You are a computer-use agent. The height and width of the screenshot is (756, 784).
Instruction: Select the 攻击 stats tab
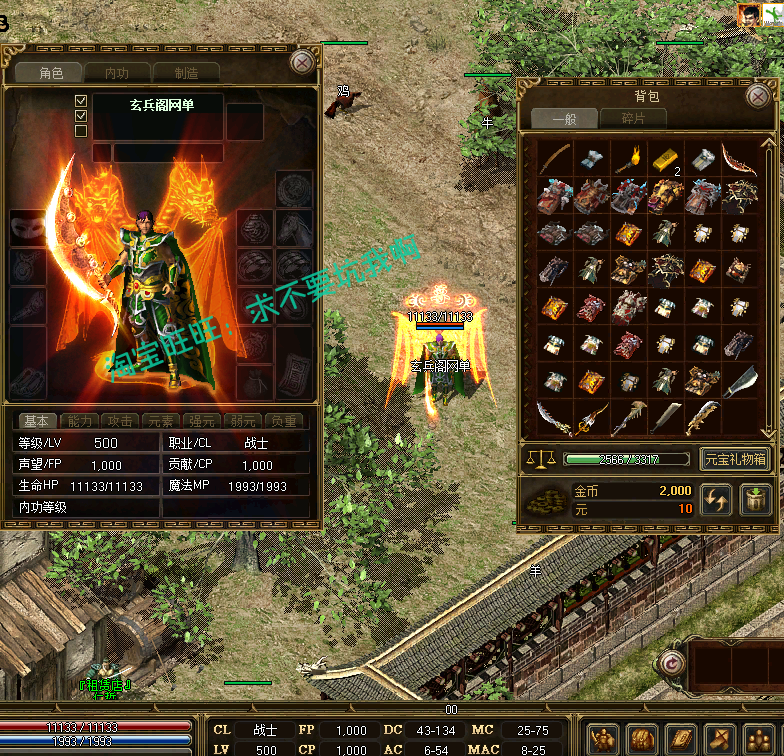[x=121, y=421]
